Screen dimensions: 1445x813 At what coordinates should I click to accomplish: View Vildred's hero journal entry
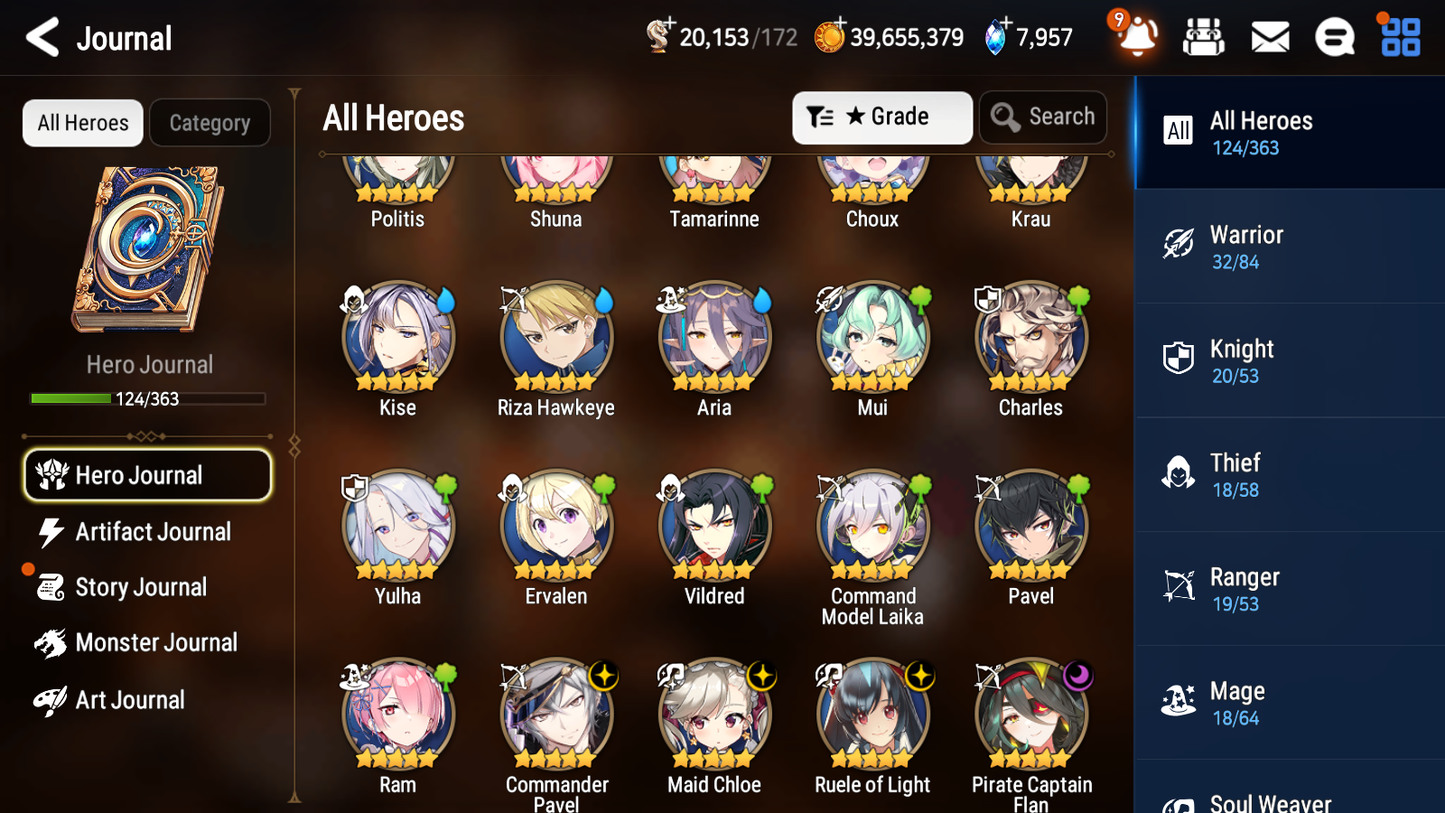click(x=714, y=525)
